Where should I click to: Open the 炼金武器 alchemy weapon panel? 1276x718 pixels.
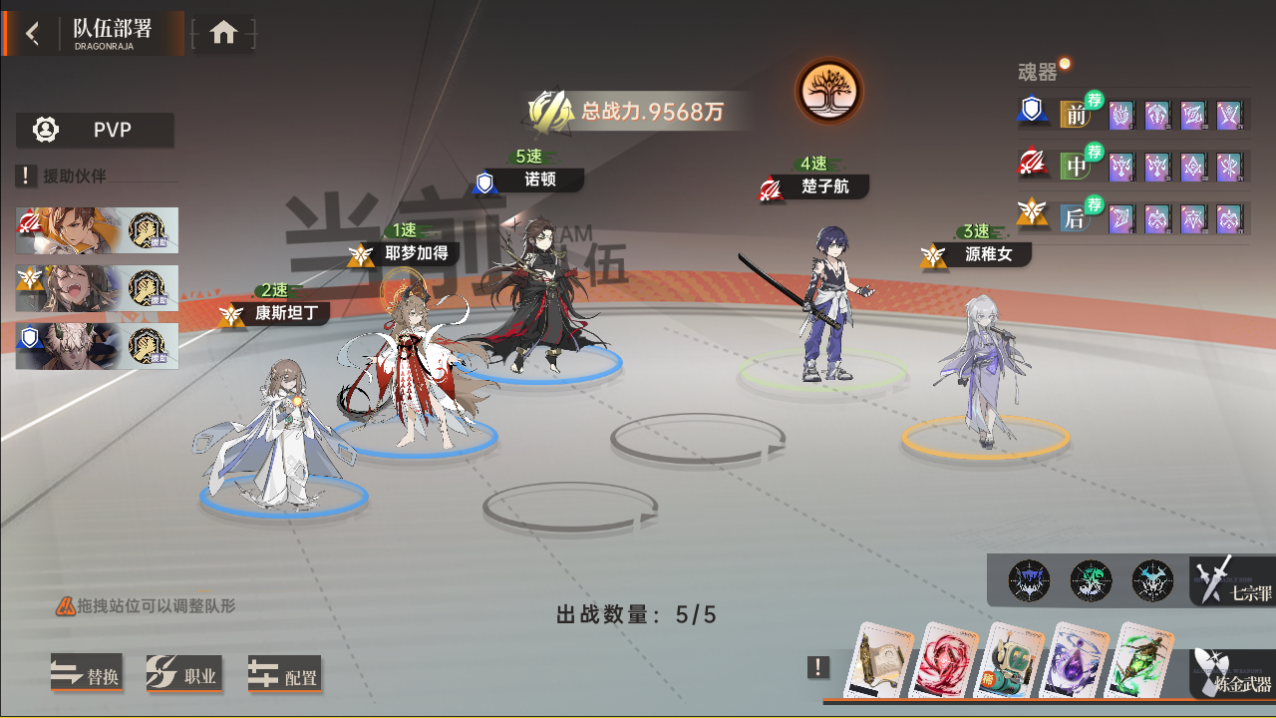click(1234, 674)
